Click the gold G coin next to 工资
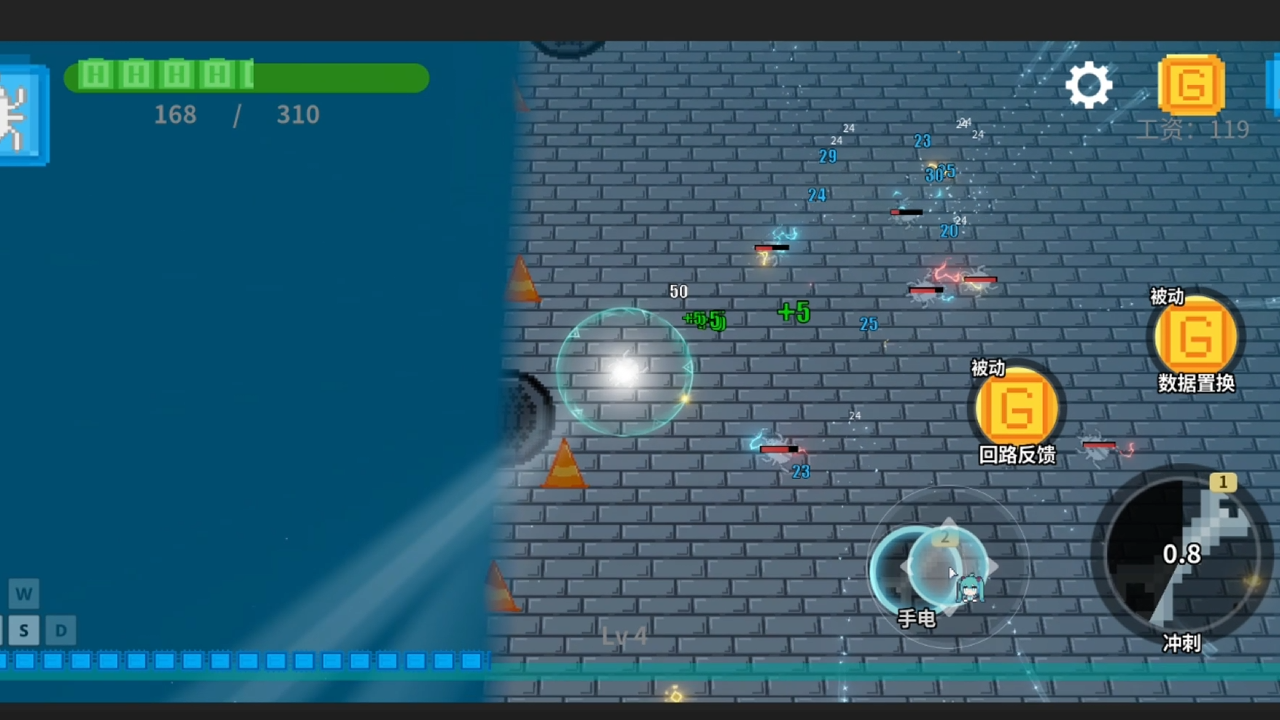 [1190, 85]
